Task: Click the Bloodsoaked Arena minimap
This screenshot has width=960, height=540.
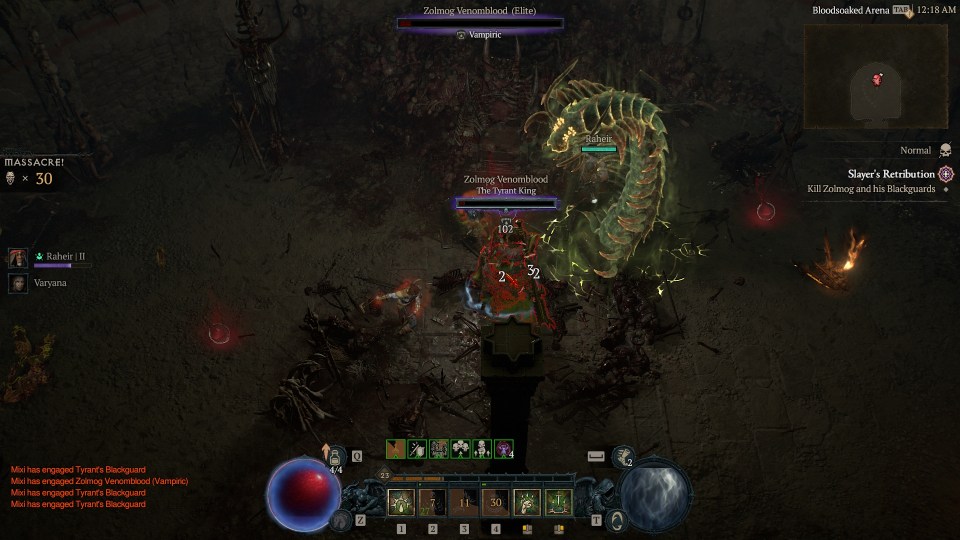Action: (876, 77)
